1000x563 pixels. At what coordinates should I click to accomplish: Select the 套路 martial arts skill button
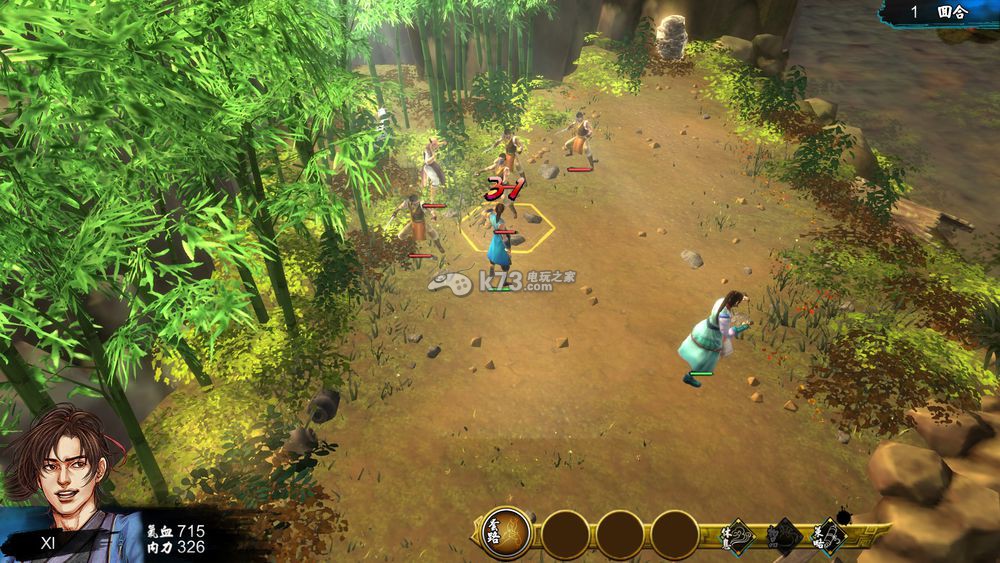tap(507, 534)
